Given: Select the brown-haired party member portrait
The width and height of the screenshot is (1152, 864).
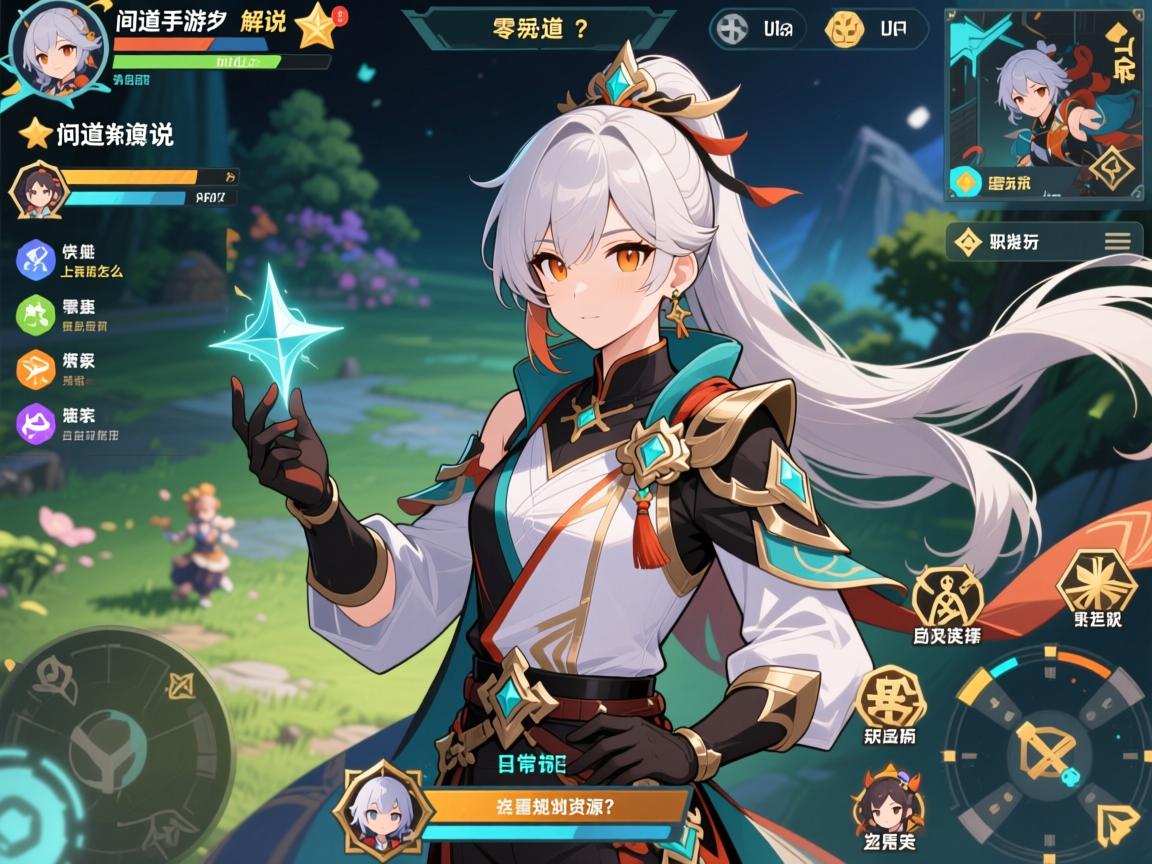Looking at the screenshot, I should tap(38, 190).
